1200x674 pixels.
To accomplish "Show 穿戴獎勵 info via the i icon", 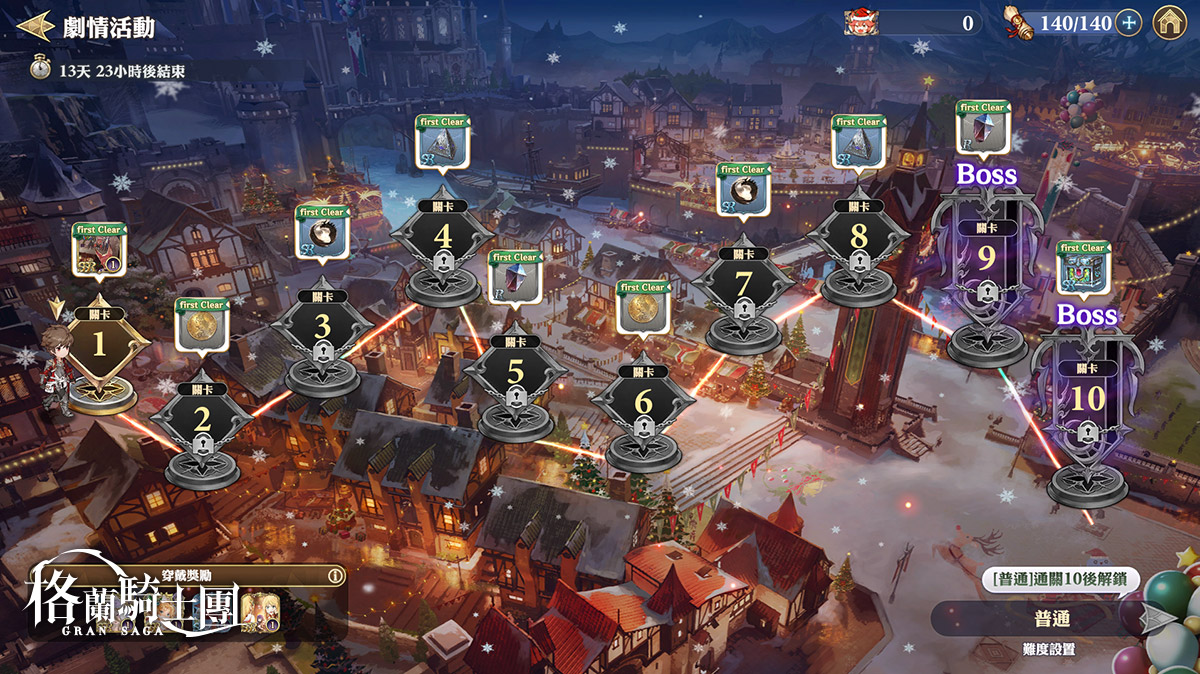I will [335, 576].
